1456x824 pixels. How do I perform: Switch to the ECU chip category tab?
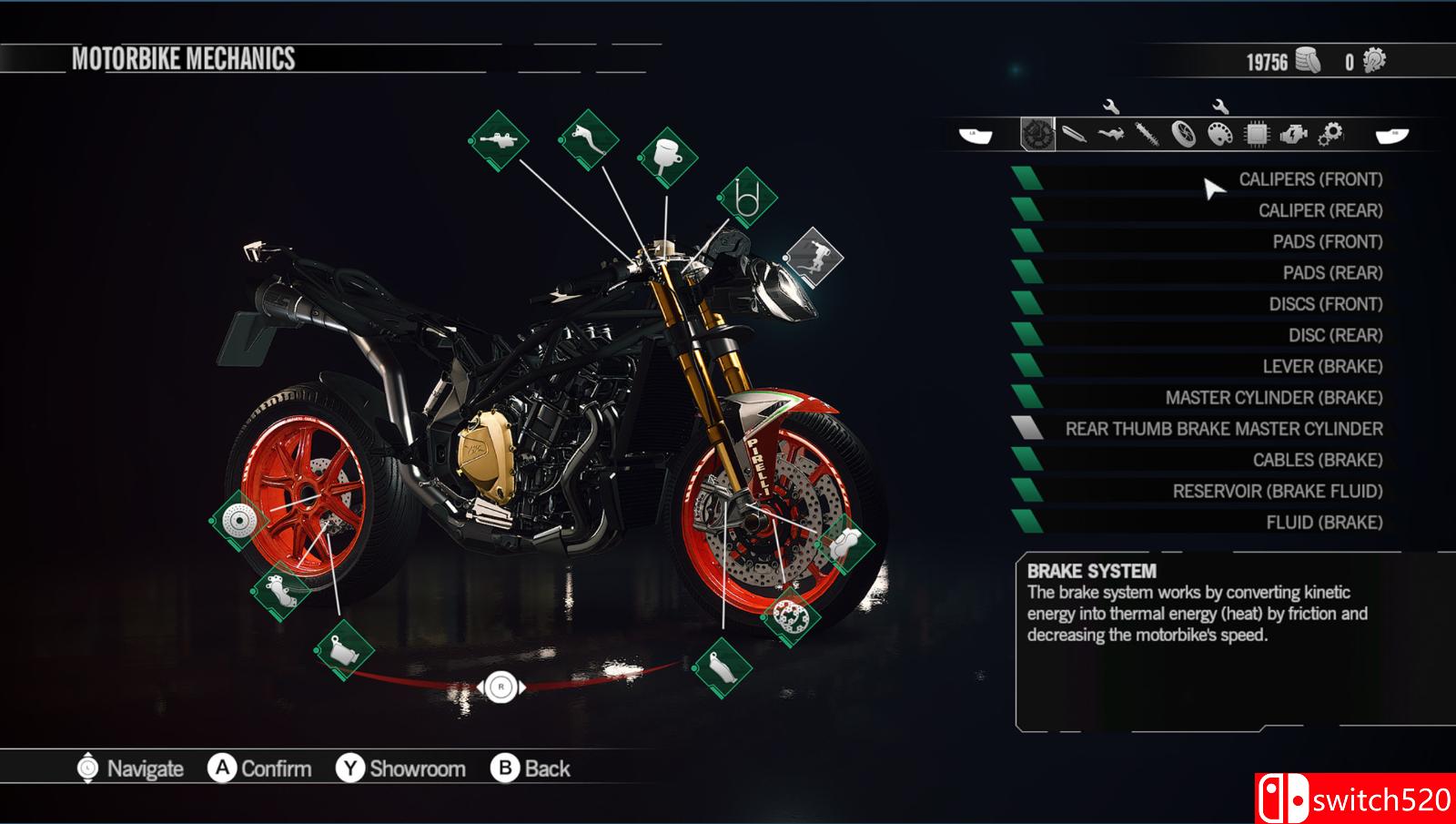coord(1256,135)
